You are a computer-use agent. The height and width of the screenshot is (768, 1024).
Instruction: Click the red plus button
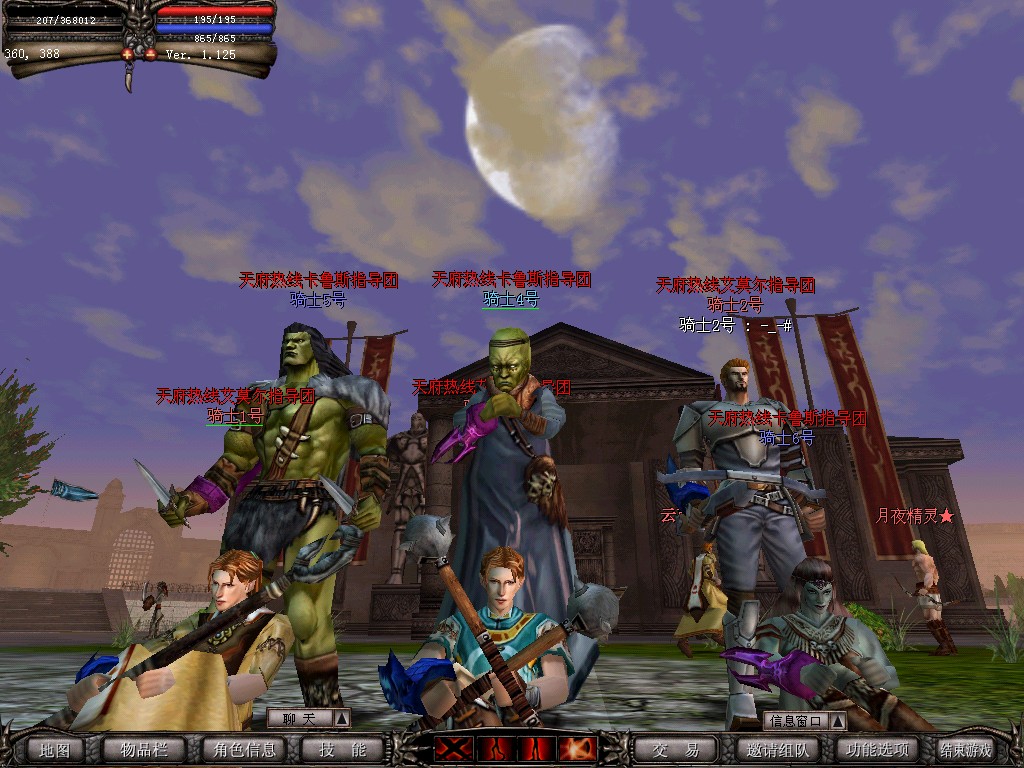click(x=129, y=54)
